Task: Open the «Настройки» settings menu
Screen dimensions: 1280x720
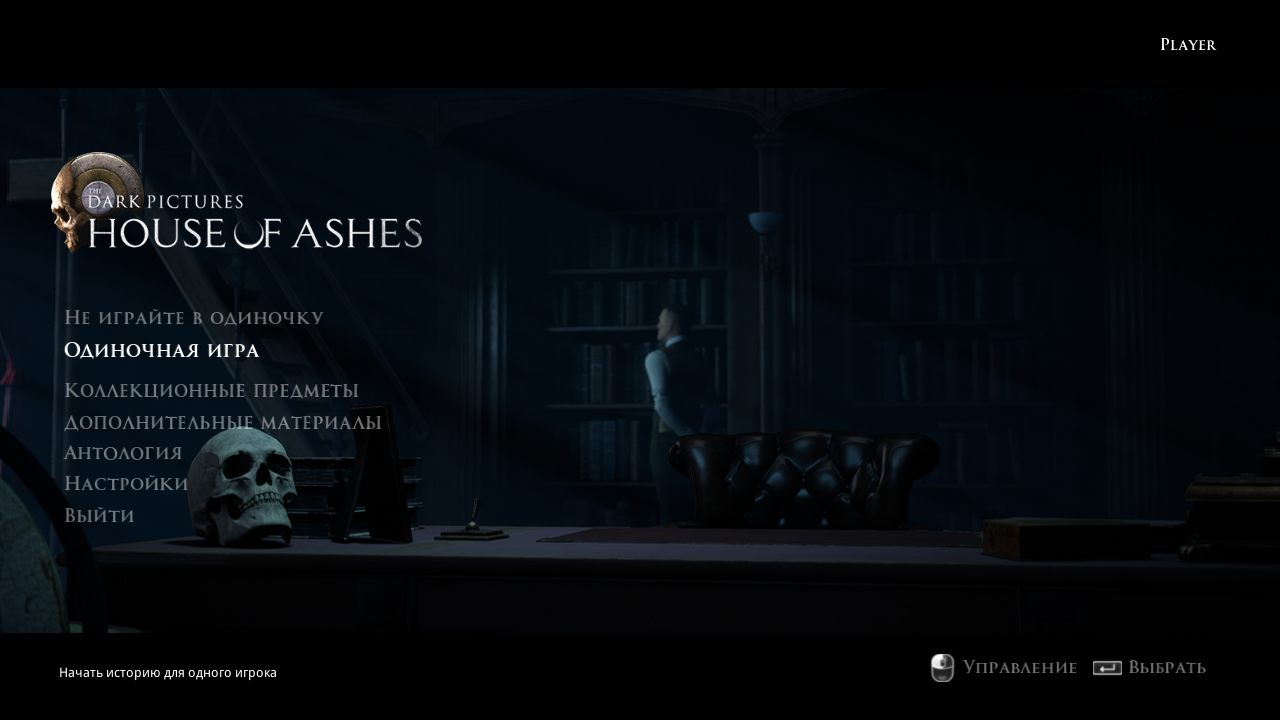Action: (x=126, y=483)
